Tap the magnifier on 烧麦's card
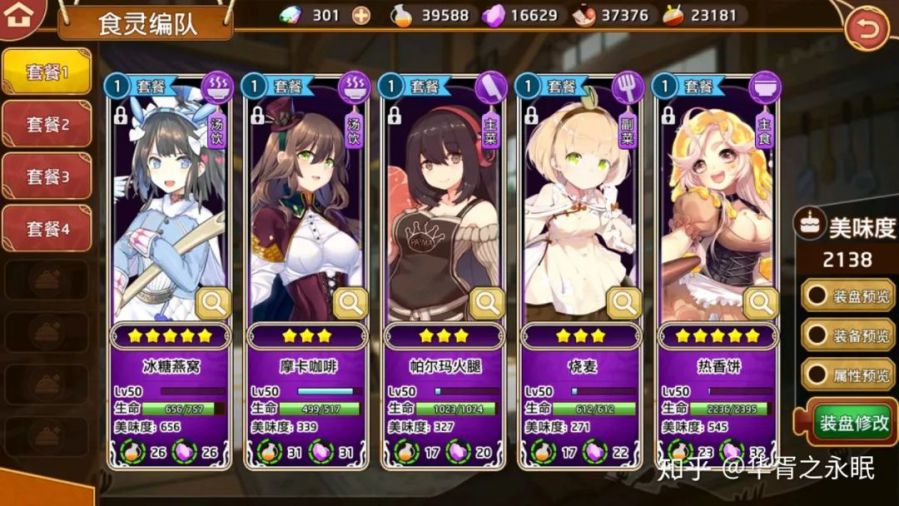Screen dimensions: 899x506 point(624,302)
